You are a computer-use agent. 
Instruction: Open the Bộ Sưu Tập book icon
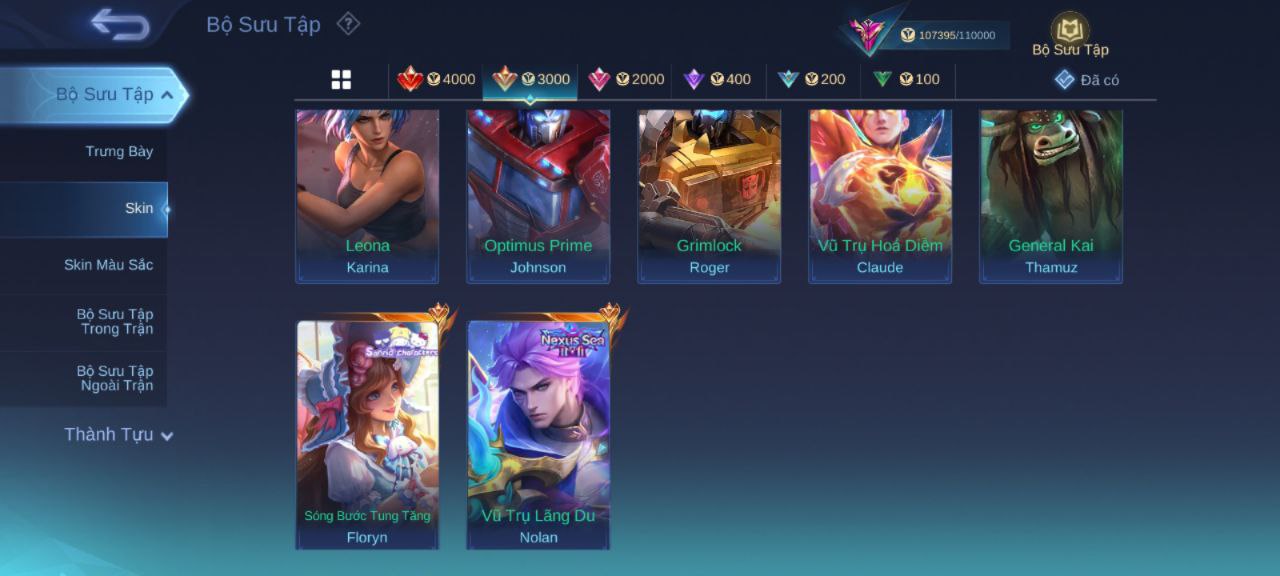(1070, 30)
